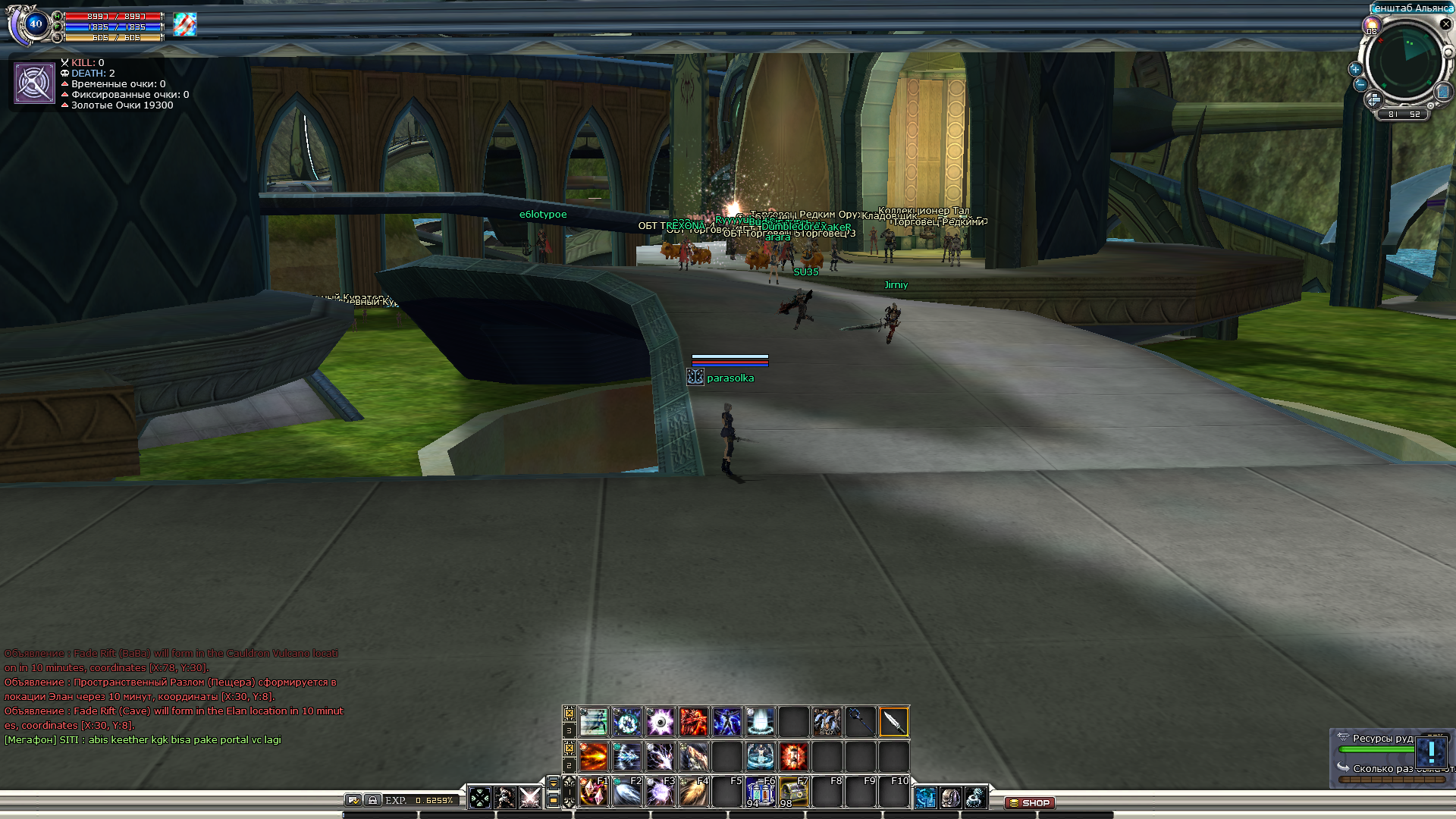1456x819 pixels.
Task: Click the purple target emblem under portrait
Action: (x=34, y=83)
